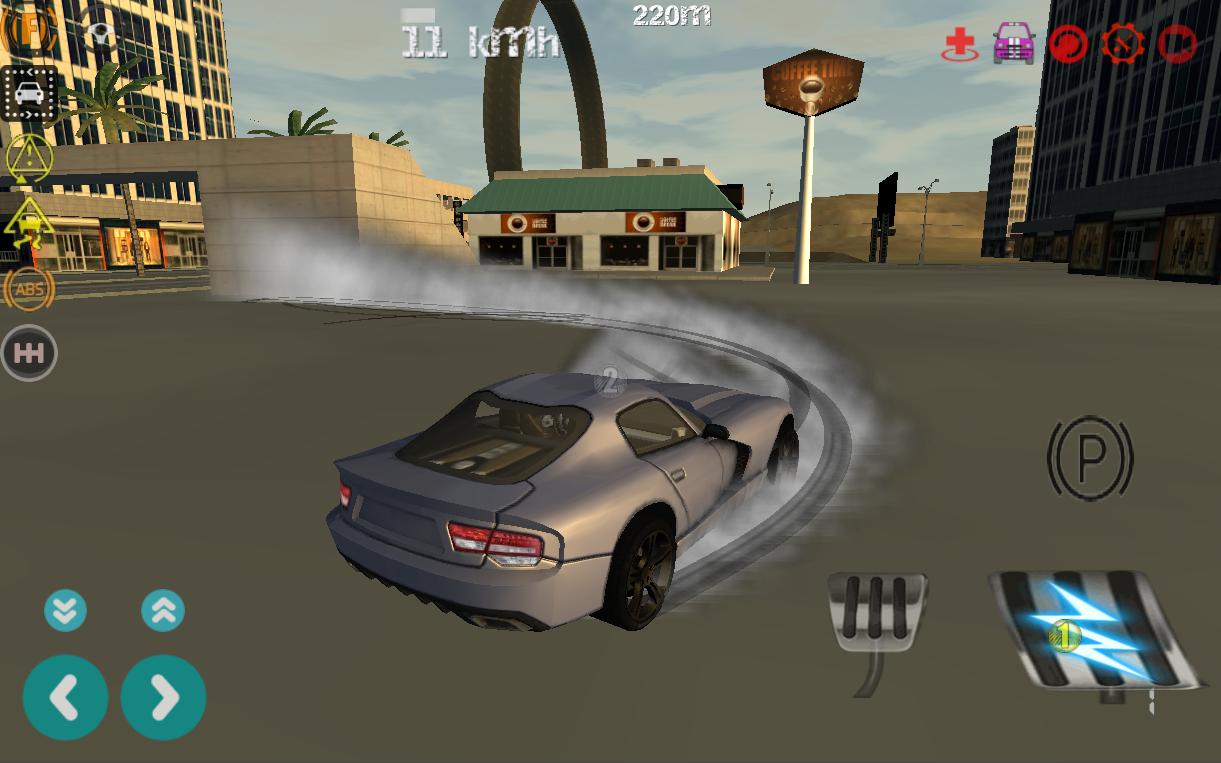This screenshot has width=1221, height=763.
Task: Change the camera view using the car icon
Action: (x=29, y=94)
